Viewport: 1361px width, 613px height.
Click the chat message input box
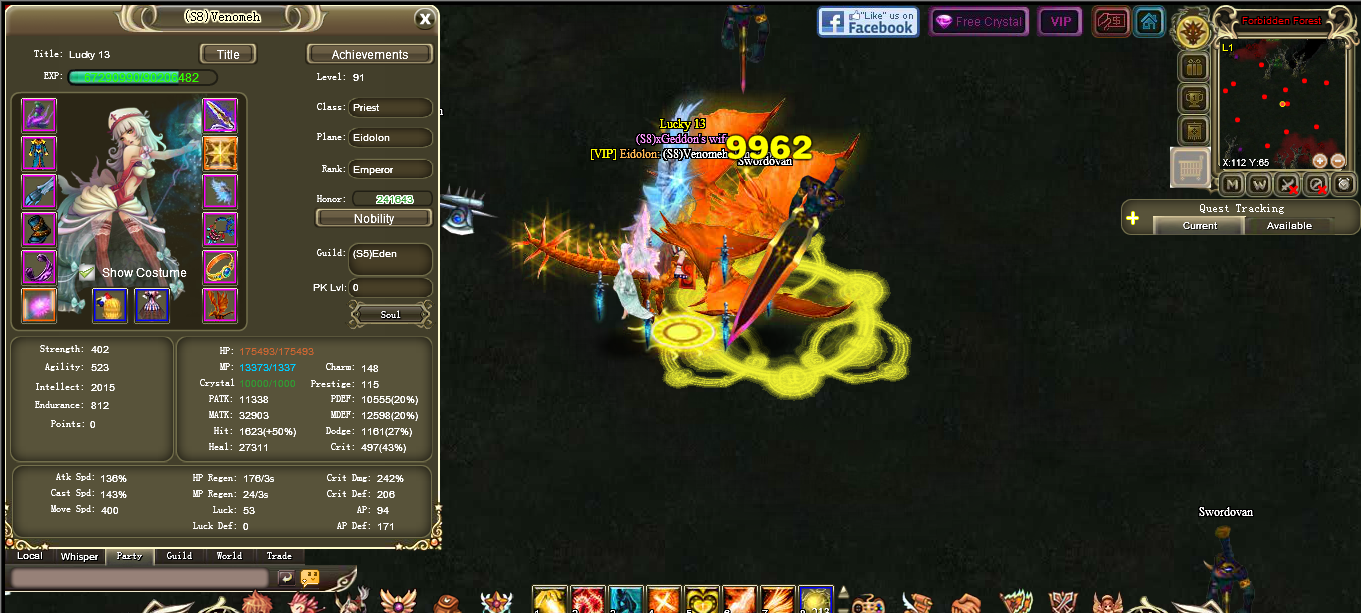[140, 578]
